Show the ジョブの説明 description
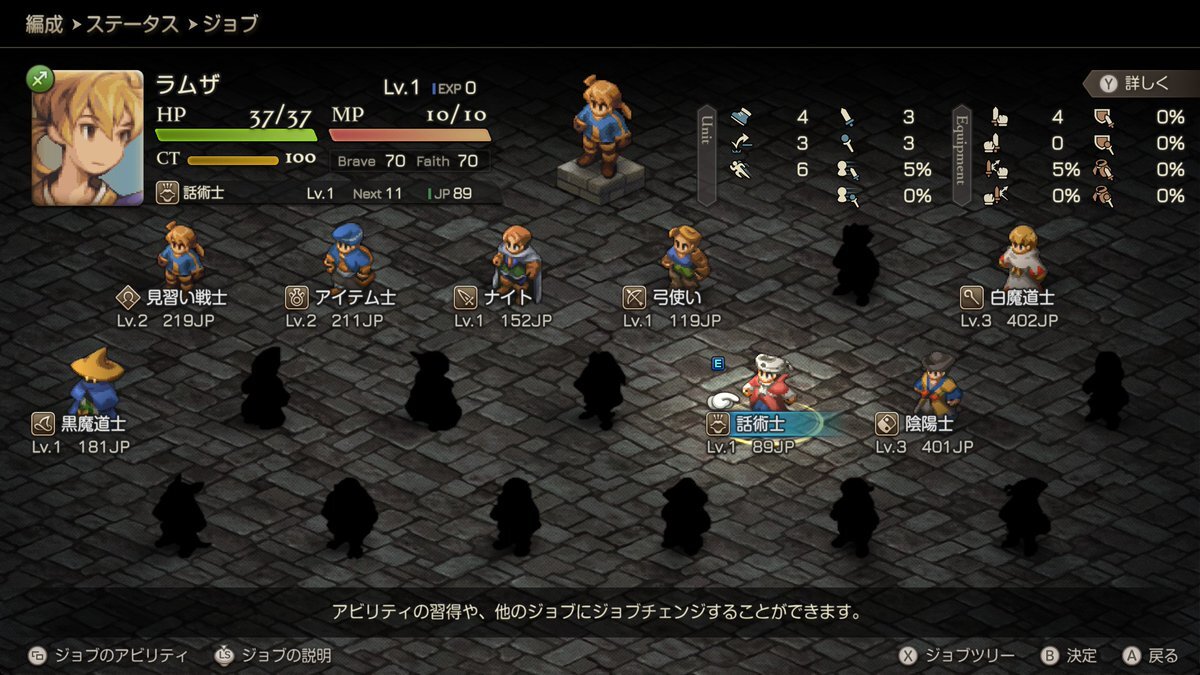 pyautogui.click(x=273, y=656)
